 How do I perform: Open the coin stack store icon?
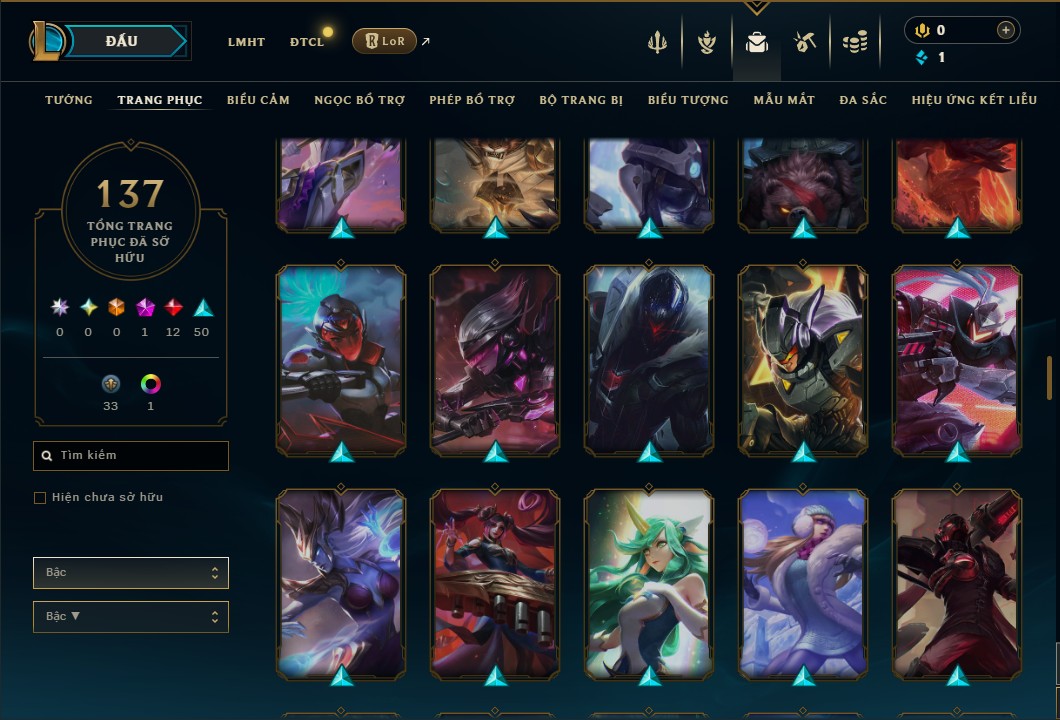[854, 42]
